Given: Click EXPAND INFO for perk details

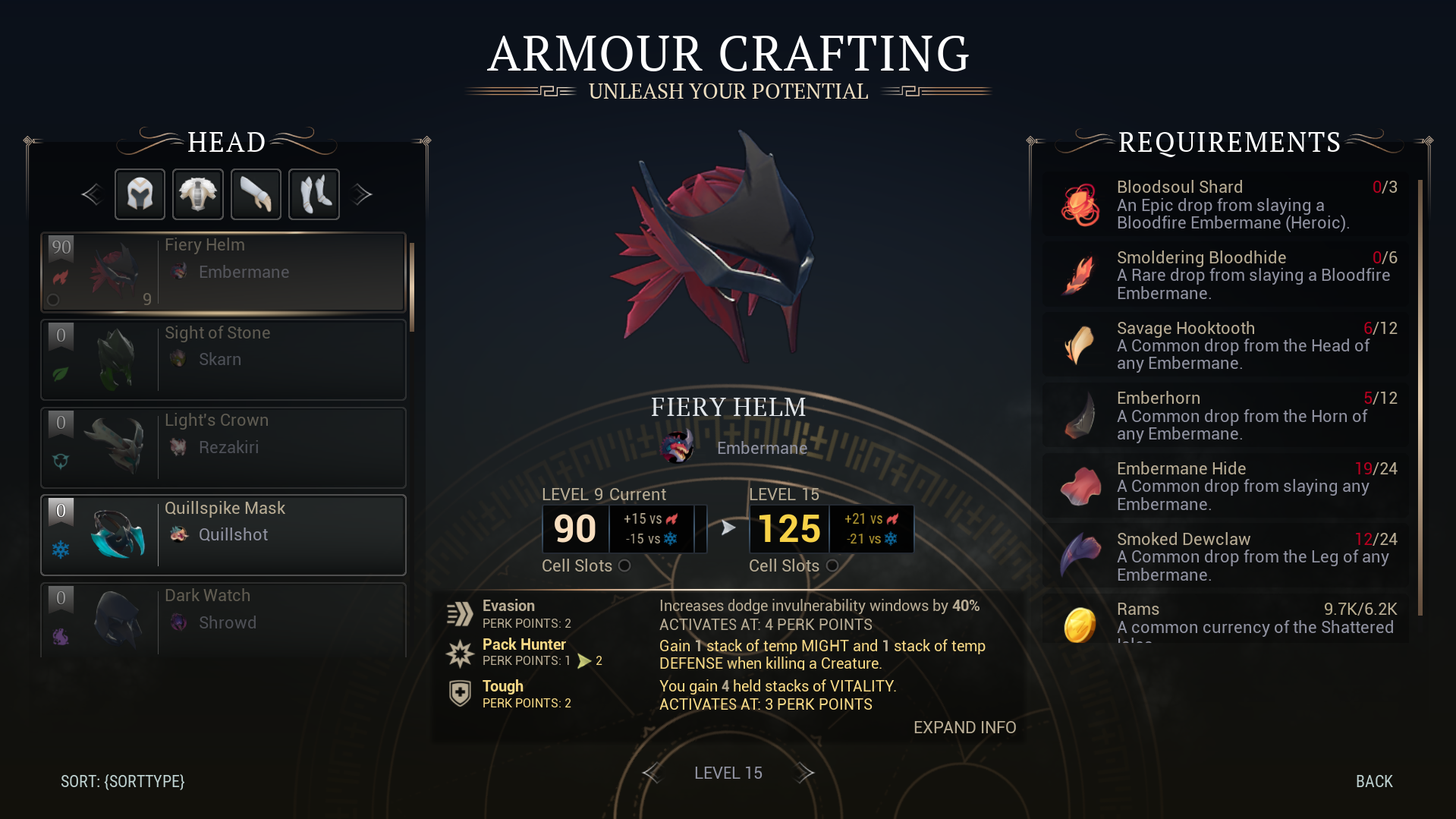Looking at the screenshot, I should [x=964, y=727].
